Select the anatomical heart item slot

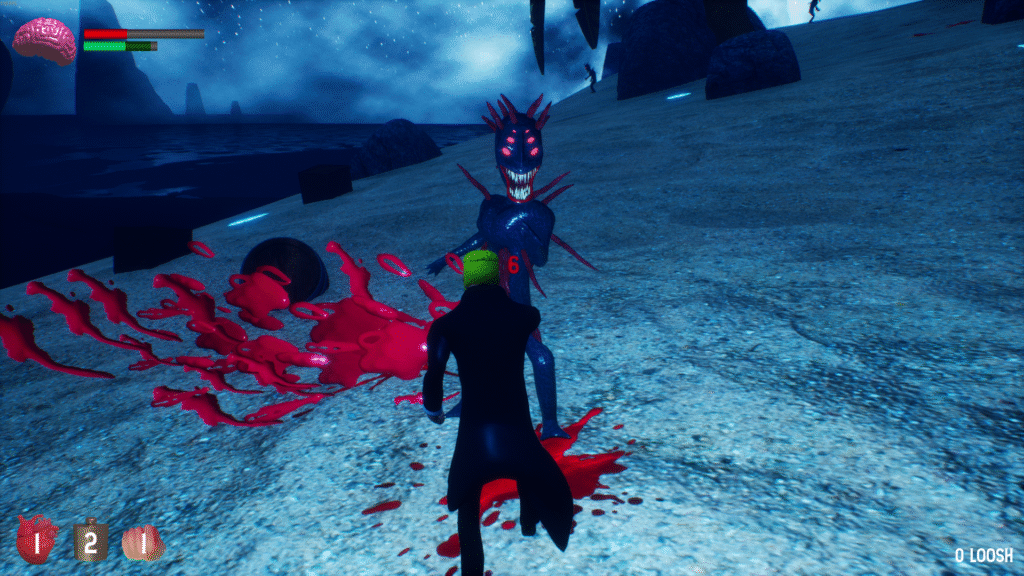[38, 540]
